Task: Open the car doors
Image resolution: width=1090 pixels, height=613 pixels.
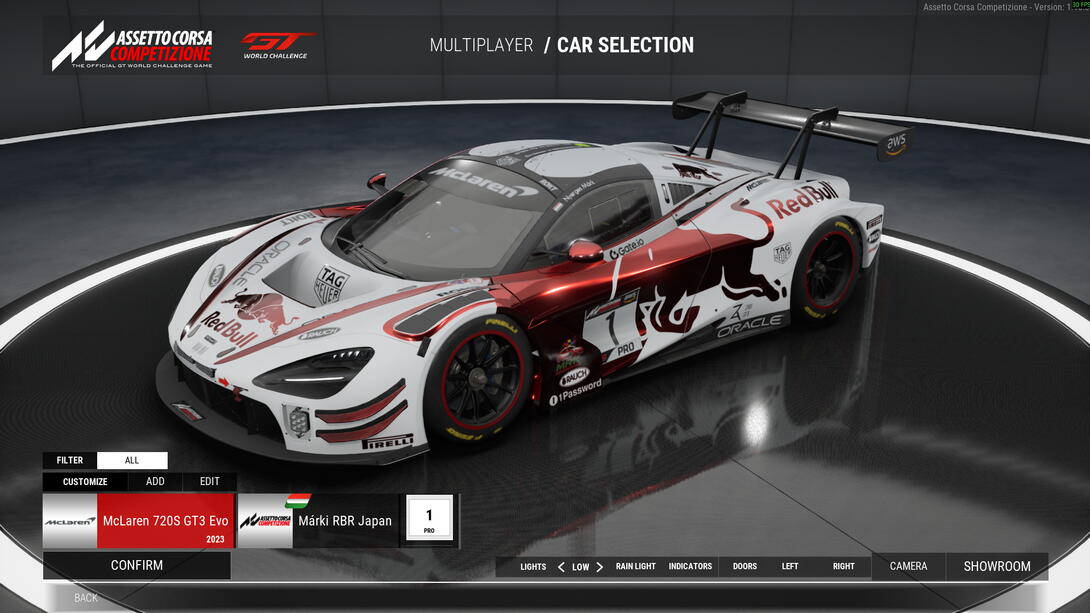Action: click(x=745, y=566)
